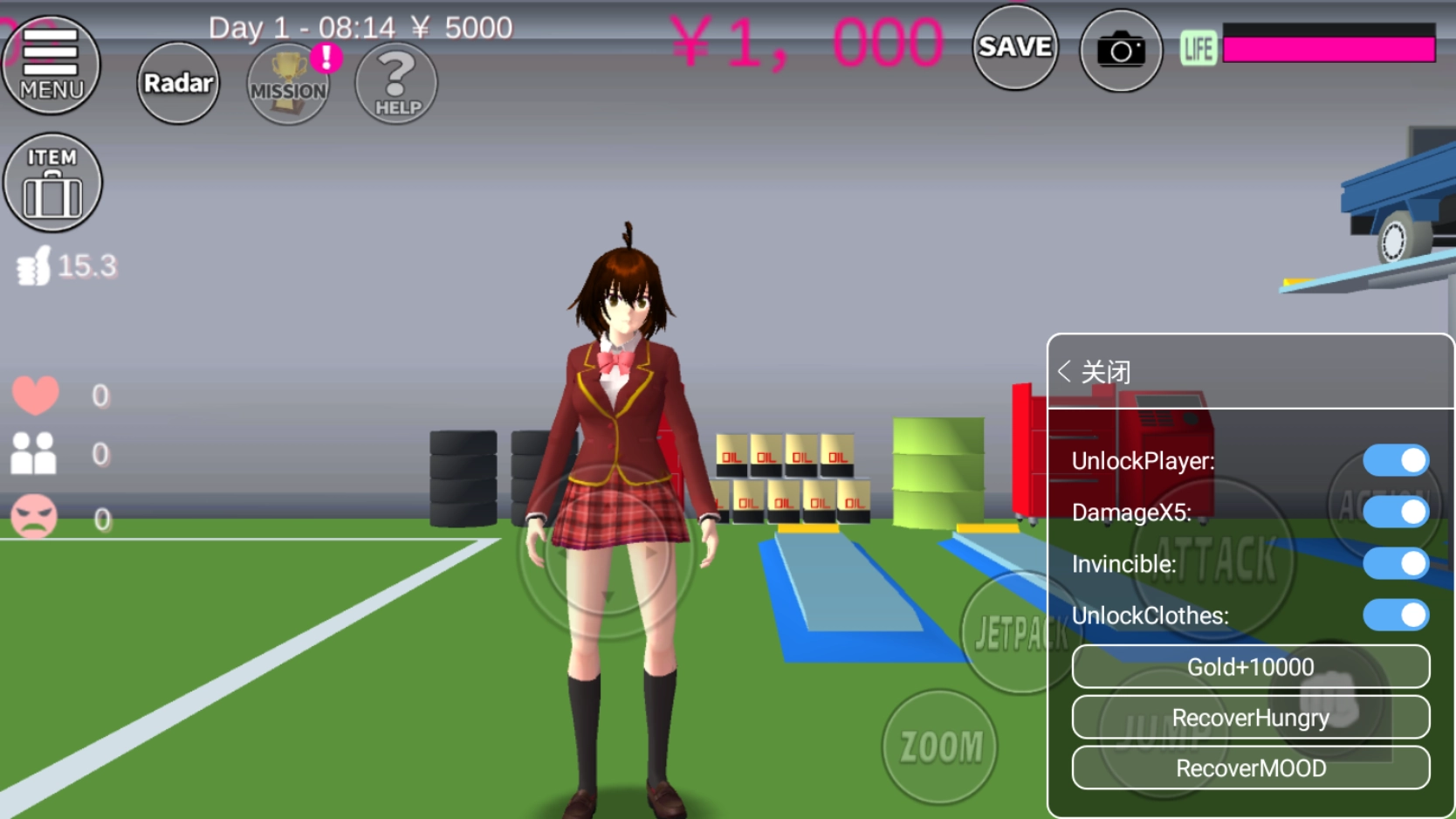This screenshot has width=1456, height=819.
Task: Turn off the UnlockClothes toggle
Action: pyautogui.click(x=1395, y=616)
